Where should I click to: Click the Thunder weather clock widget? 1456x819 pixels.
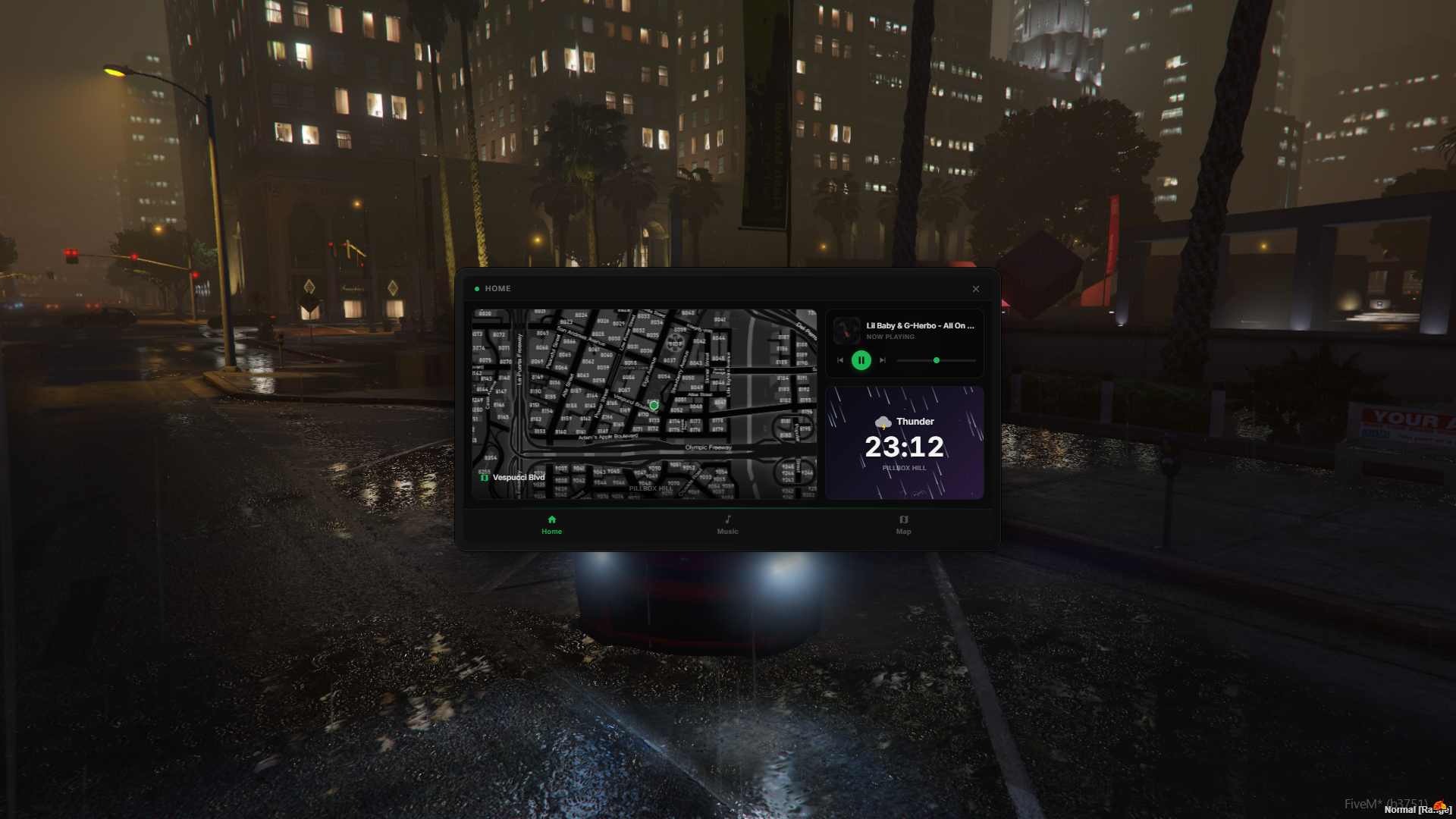[x=905, y=443]
